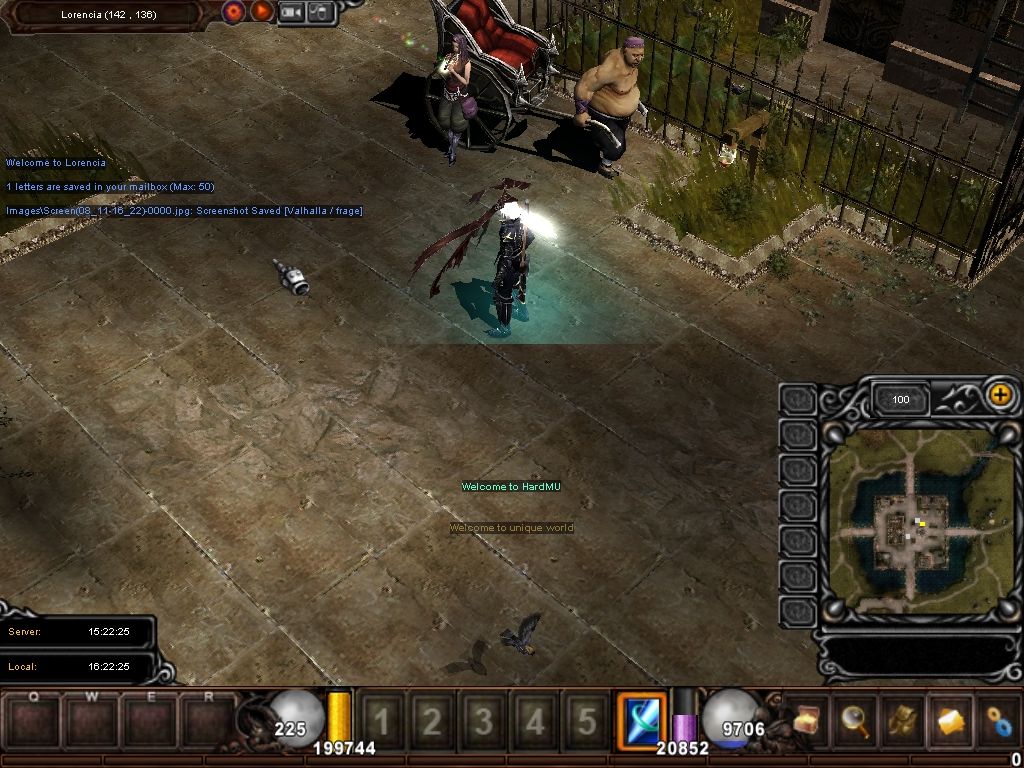
Task: Select hotbar slot number 3
Action: coord(484,721)
